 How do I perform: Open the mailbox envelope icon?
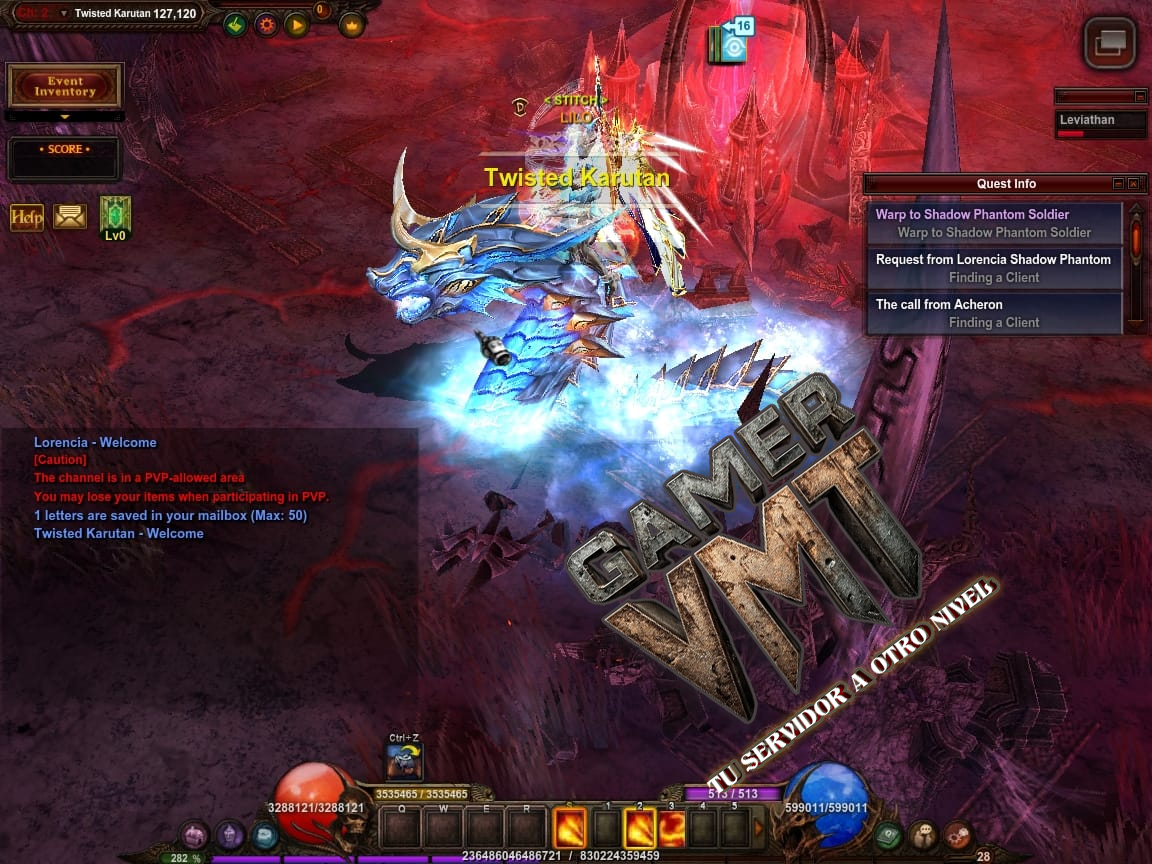click(70, 216)
